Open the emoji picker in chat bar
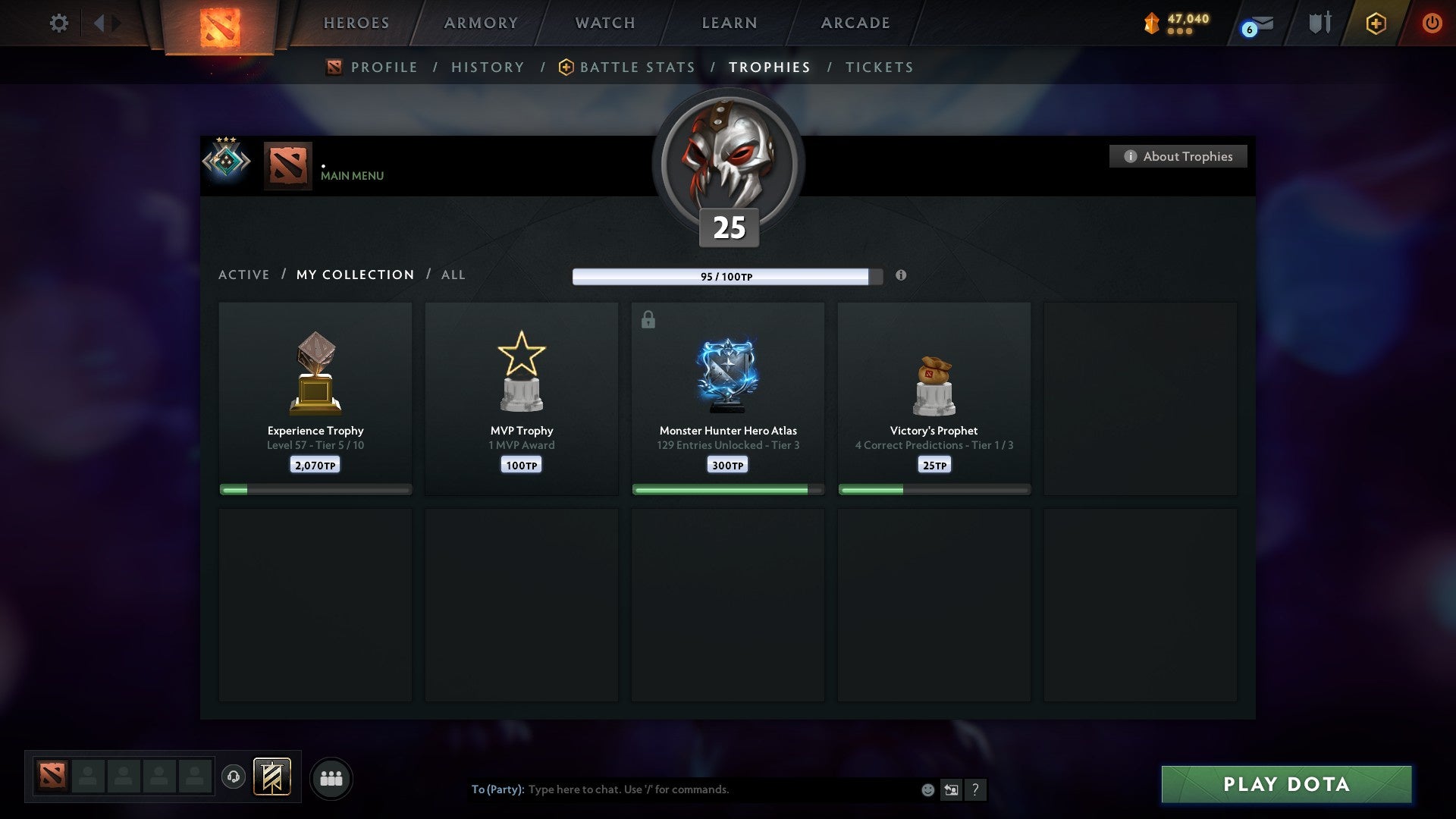Viewport: 1456px width, 819px height. (x=927, y=789)
